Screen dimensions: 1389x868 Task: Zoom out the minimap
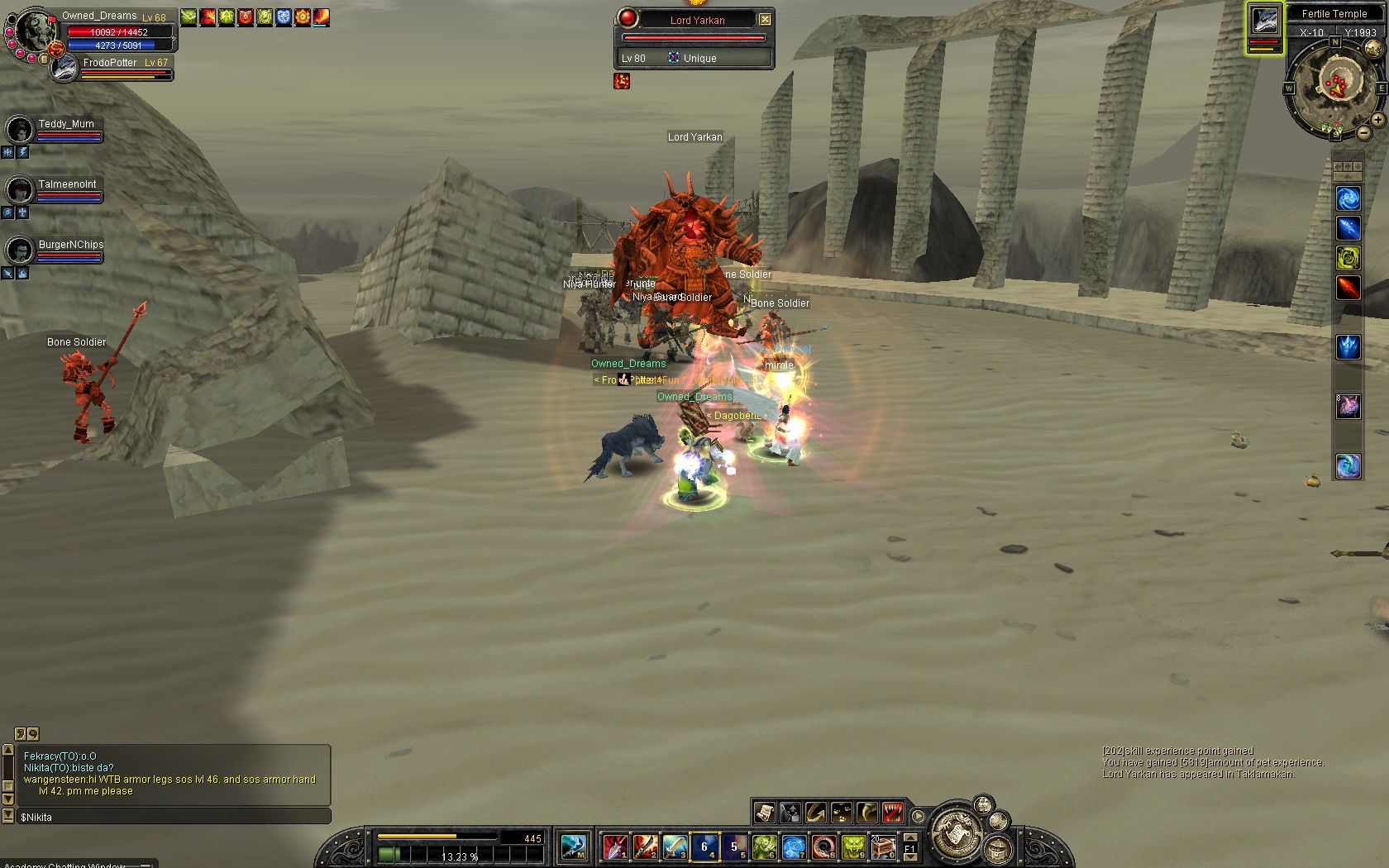[x=1363, y=133]
